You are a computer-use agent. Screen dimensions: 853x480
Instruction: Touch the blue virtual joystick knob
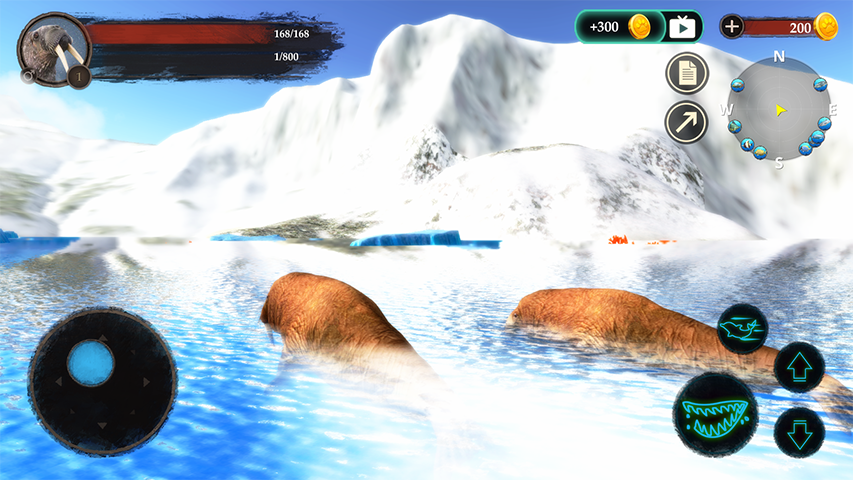click(x=90, y=362)
